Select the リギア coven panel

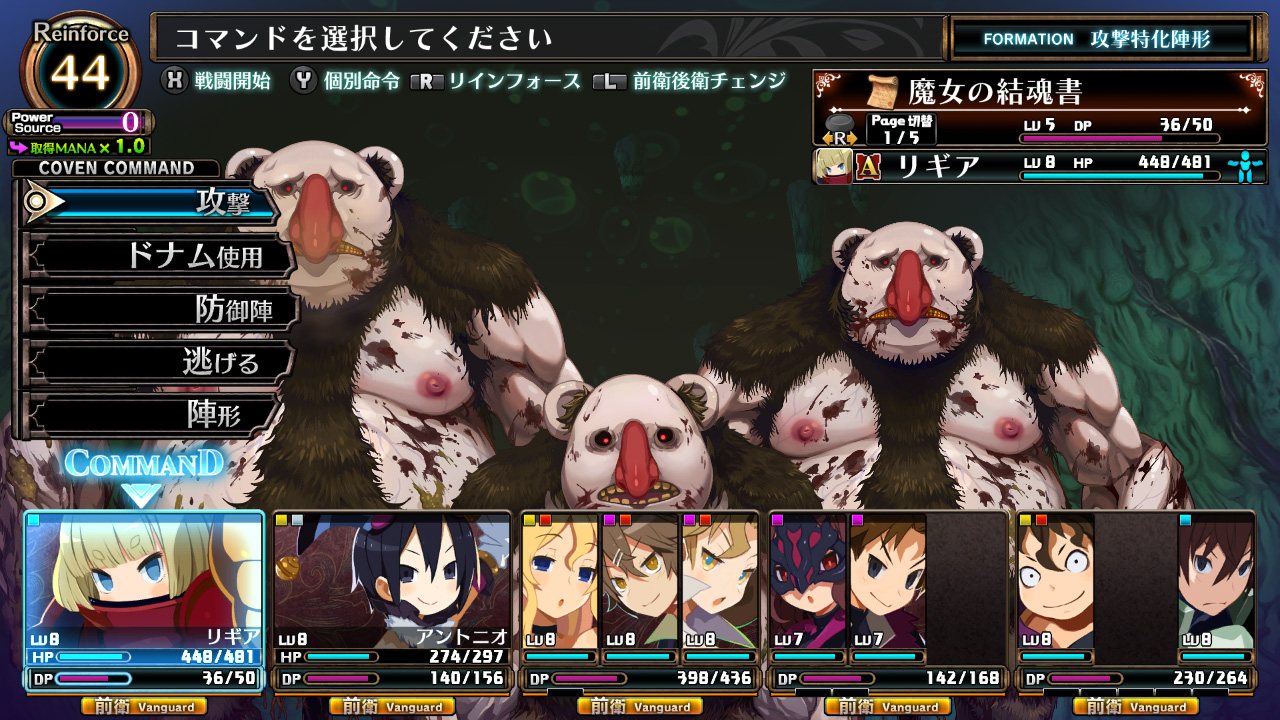(144, 600)
